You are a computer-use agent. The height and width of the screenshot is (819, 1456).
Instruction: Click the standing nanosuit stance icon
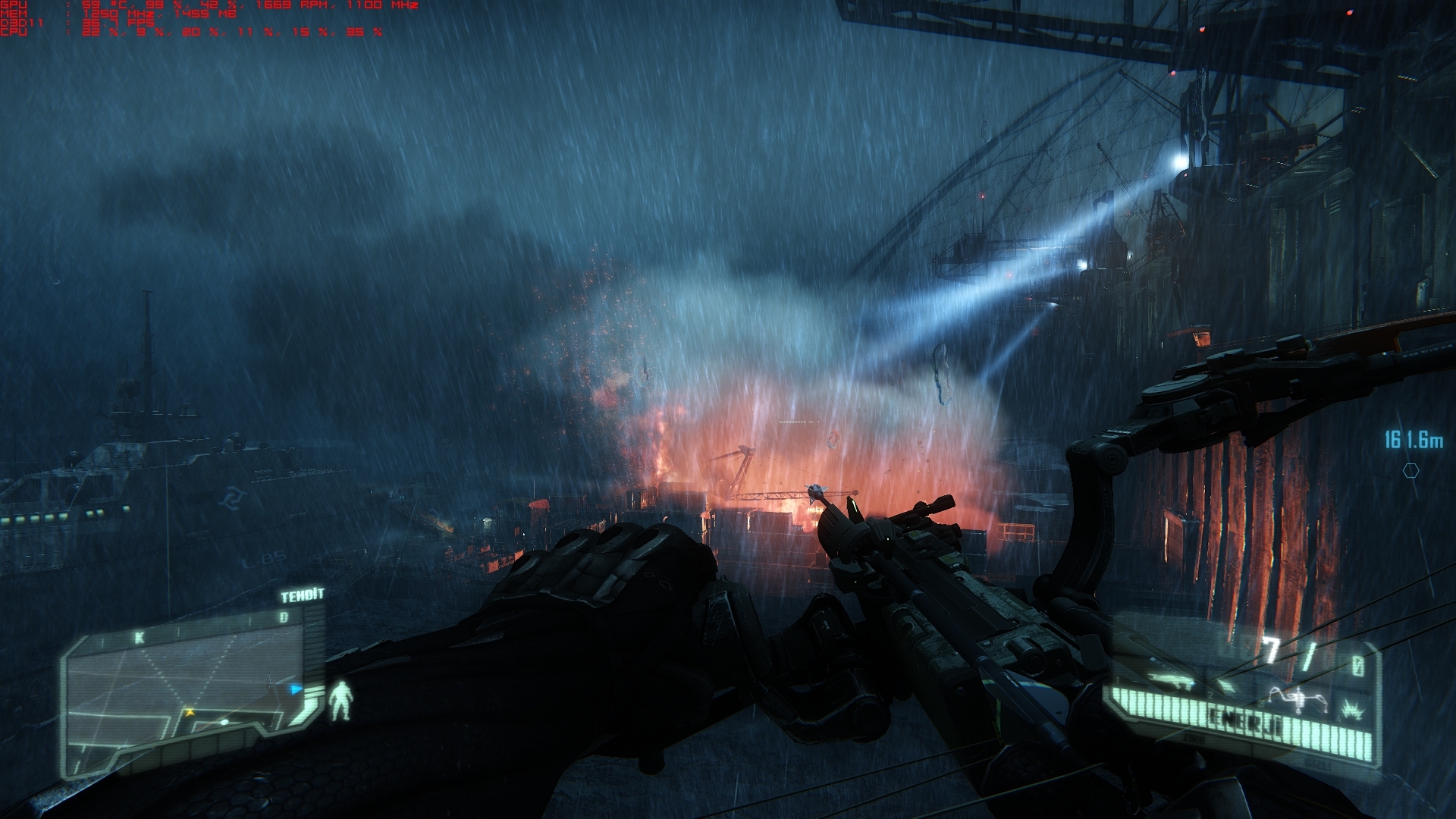343,700
